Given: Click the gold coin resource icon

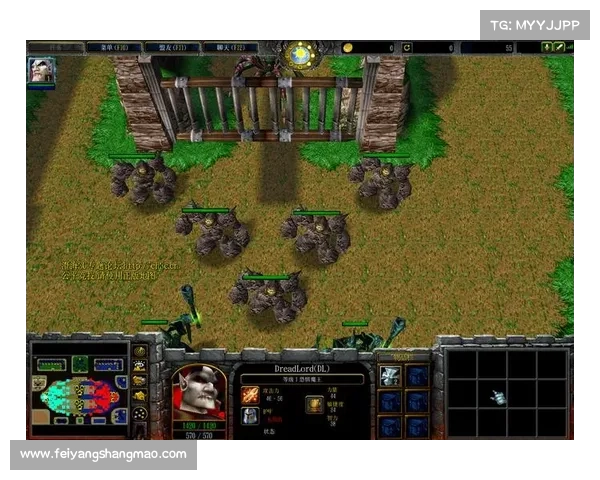Looking at the screenshot, I should coord(348,47).
